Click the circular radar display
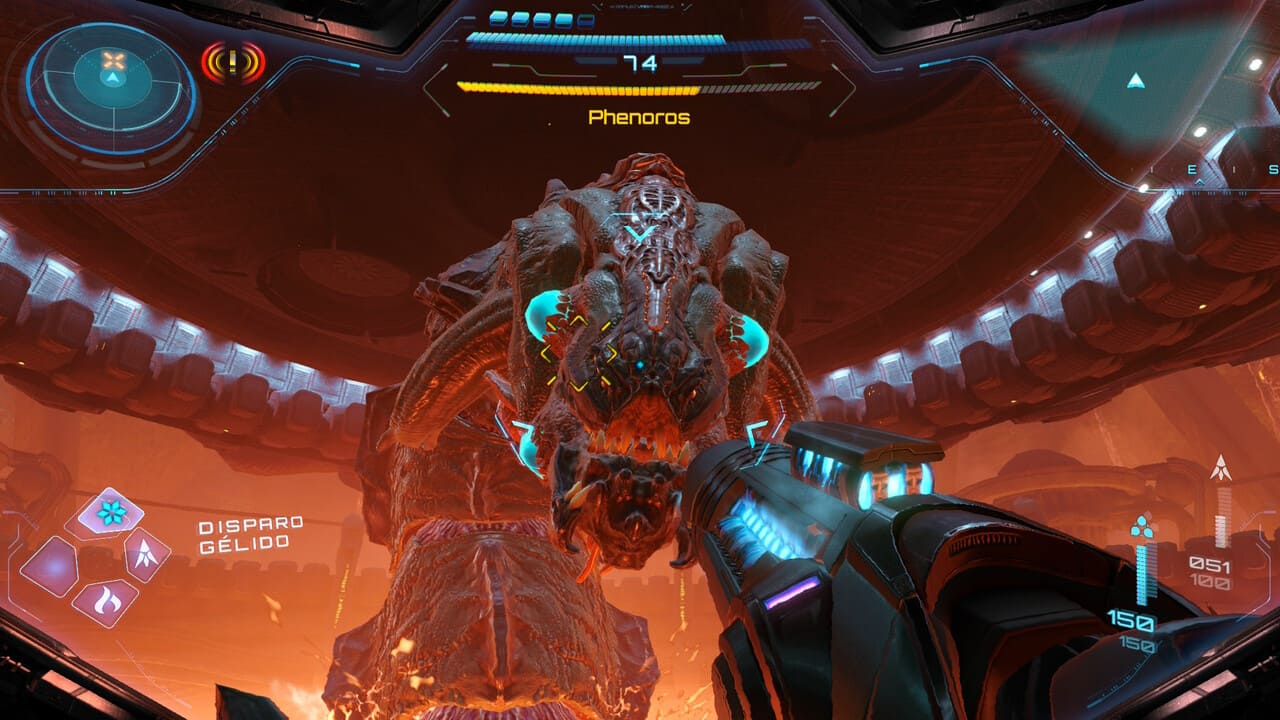The width and height of the screenshot is (1280, 720). click(111, 88)
